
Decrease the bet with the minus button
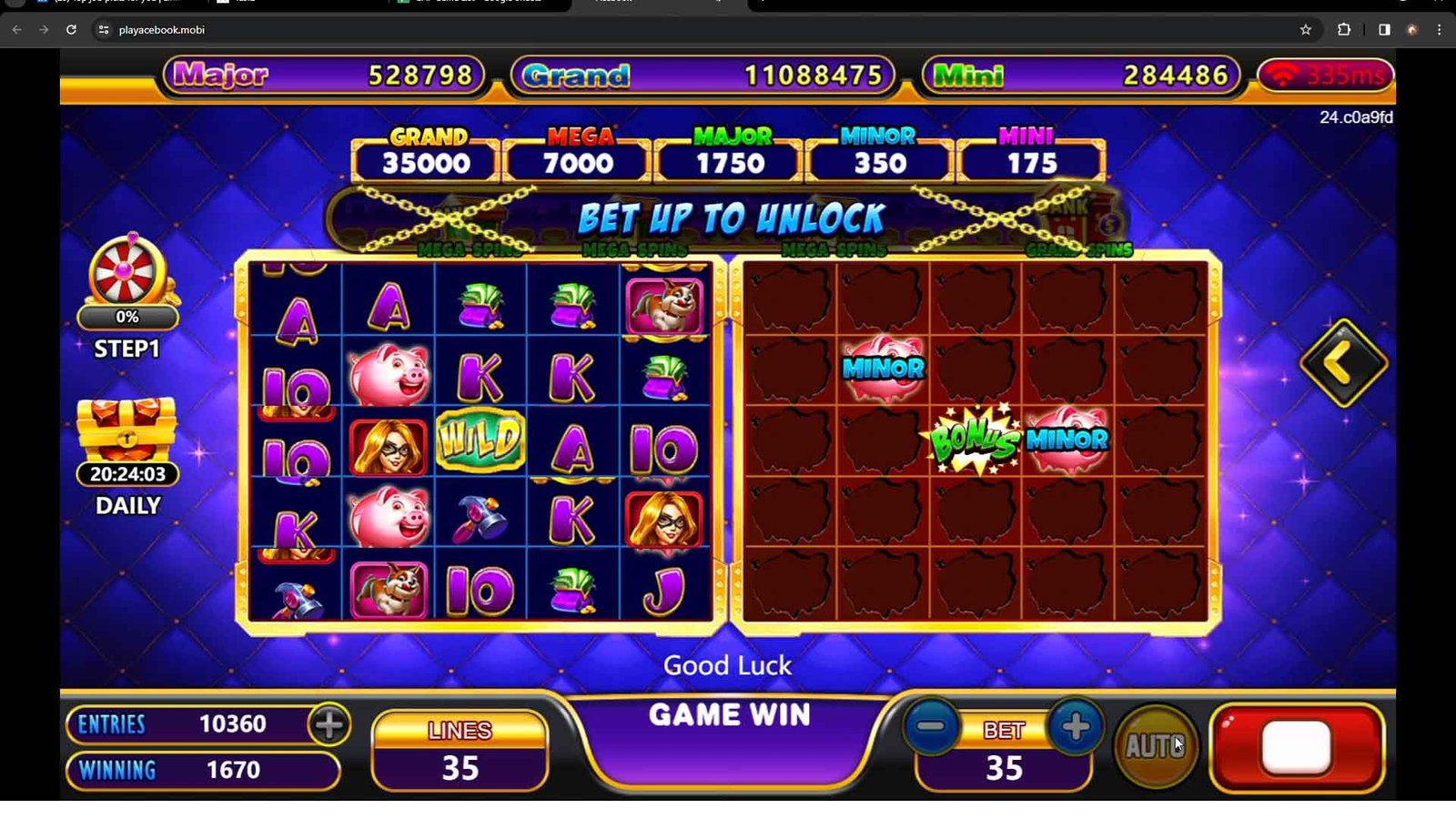931,726
